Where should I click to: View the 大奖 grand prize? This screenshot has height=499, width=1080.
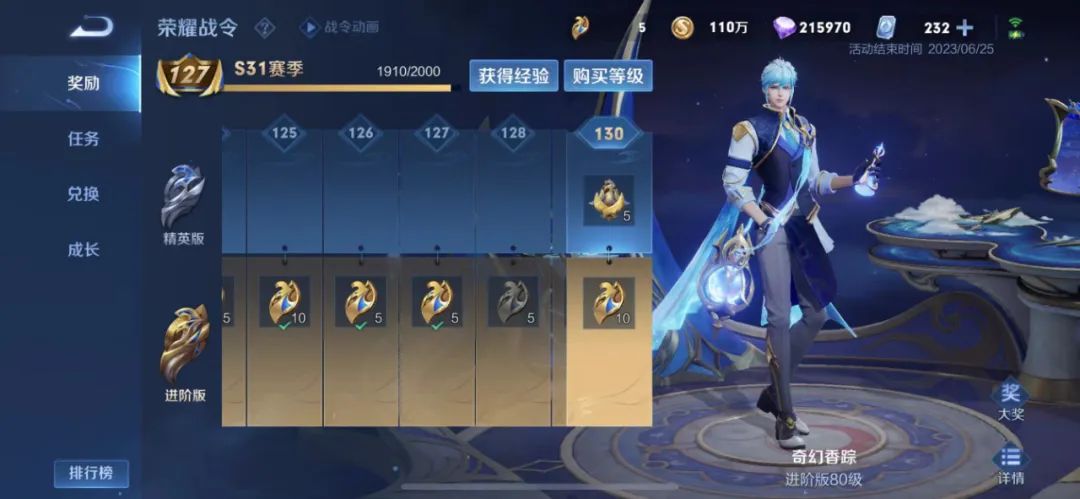coord(1011,400)
